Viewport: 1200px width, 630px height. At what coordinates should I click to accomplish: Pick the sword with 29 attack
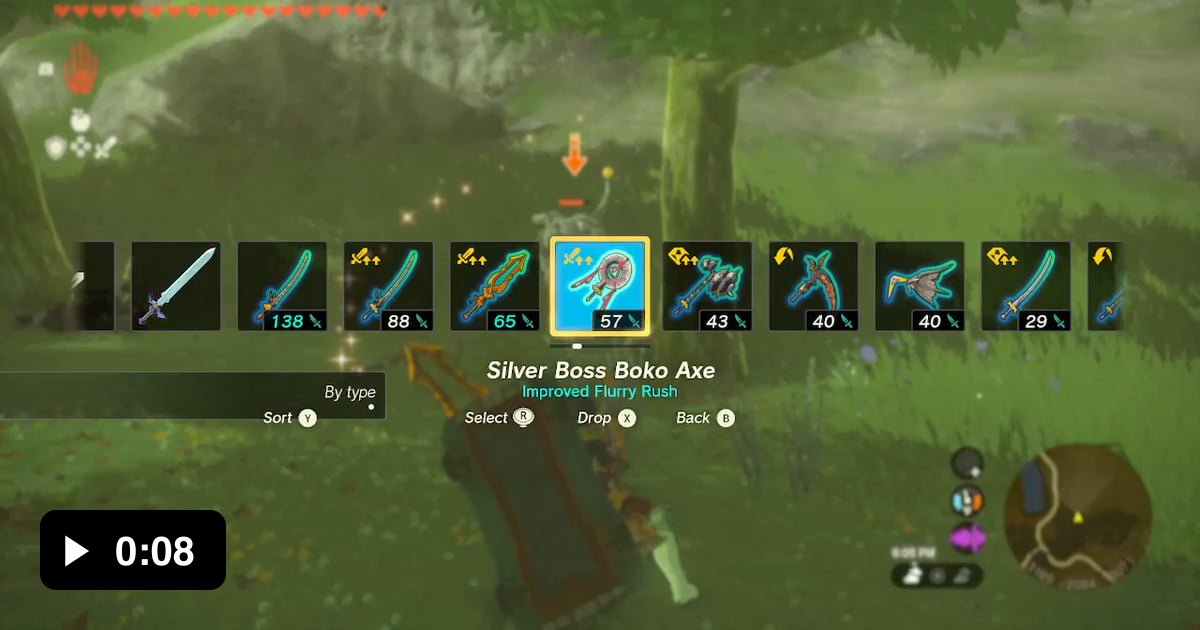coord(1025,286)
